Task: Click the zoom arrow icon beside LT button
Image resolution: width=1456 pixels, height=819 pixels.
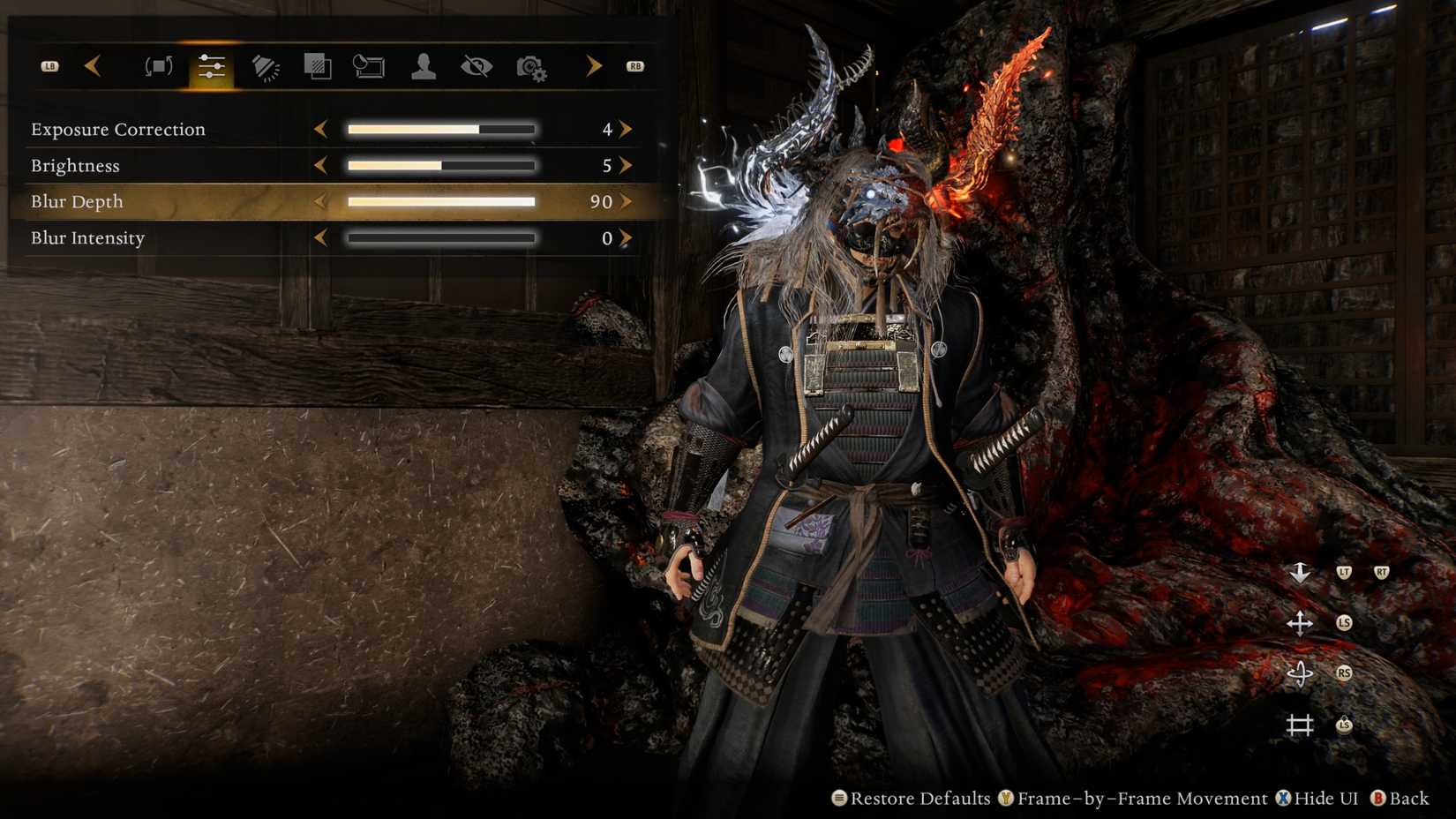Action: 1301,573
